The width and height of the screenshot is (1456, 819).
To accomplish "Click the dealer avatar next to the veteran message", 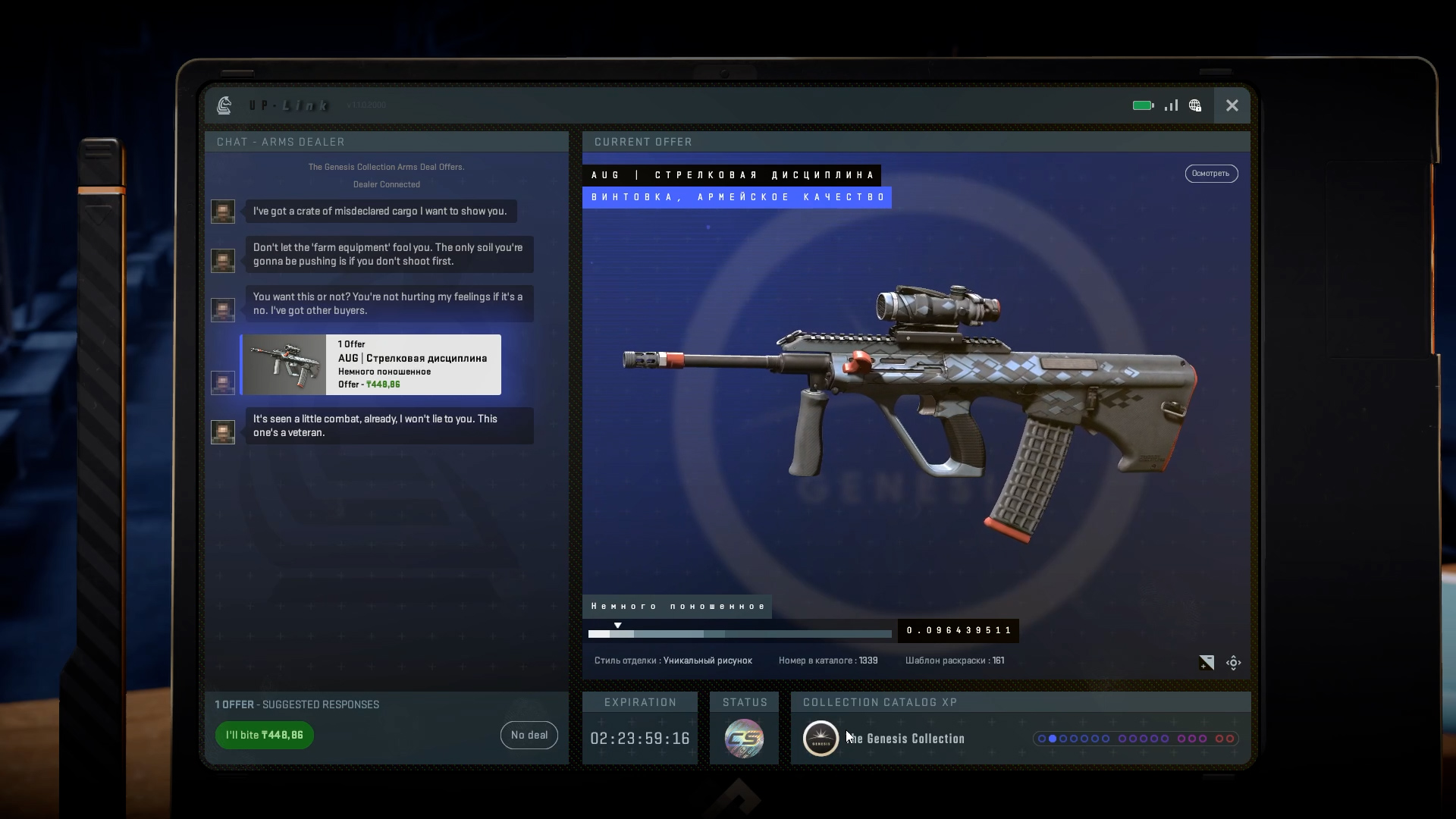I will coord(222,432).
